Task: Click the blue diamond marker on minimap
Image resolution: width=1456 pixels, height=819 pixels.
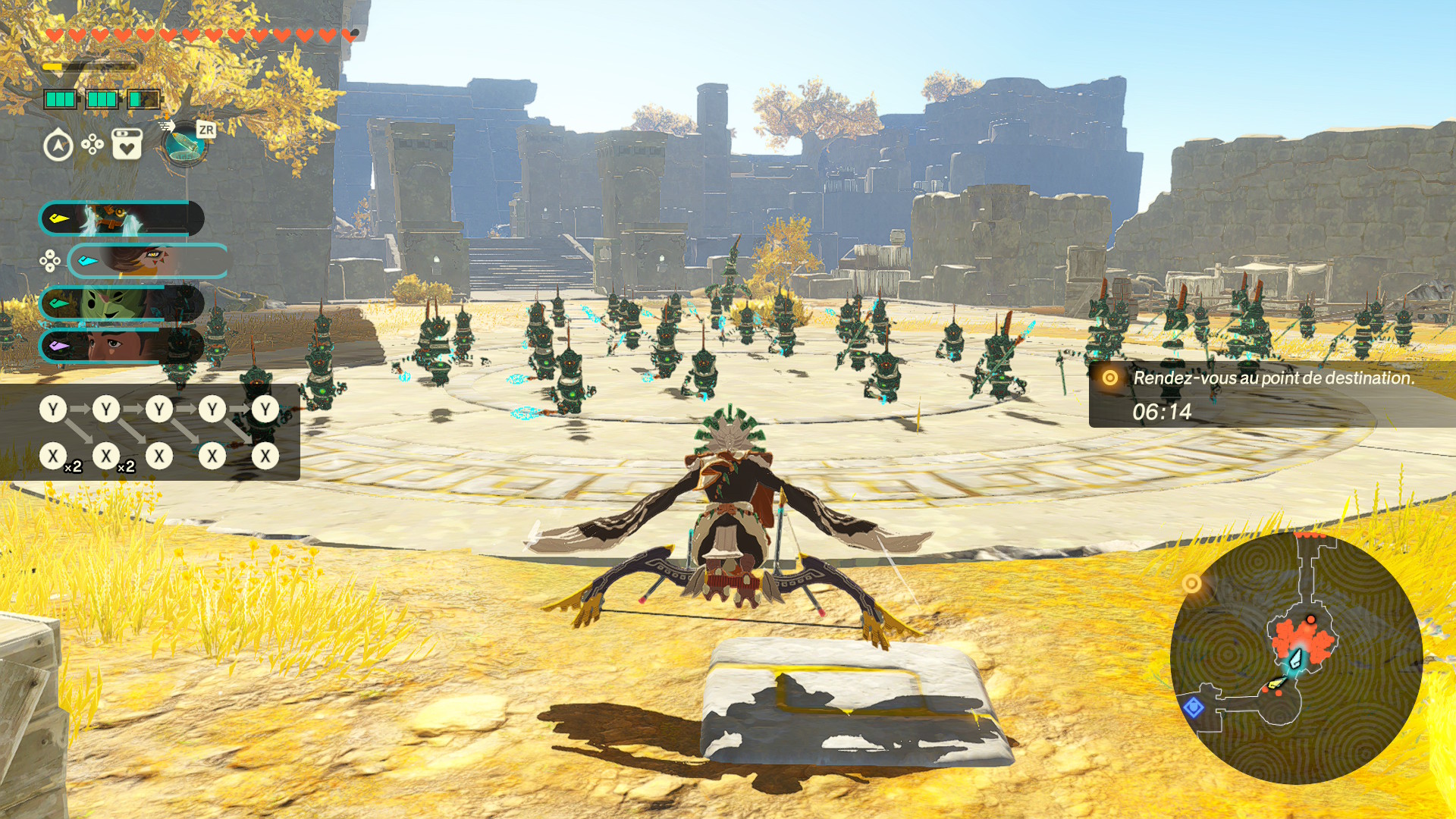Action: (1194, 708)
